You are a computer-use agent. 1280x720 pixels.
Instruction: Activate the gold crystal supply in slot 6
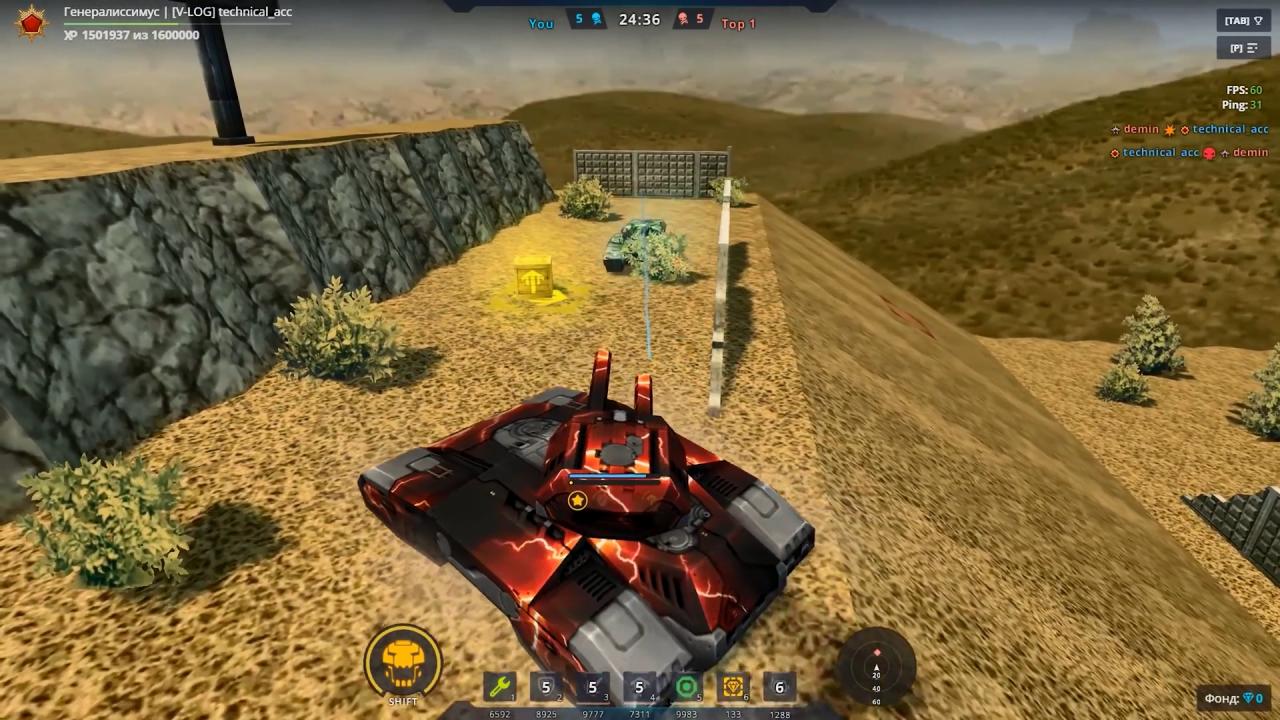click(733, 687)
